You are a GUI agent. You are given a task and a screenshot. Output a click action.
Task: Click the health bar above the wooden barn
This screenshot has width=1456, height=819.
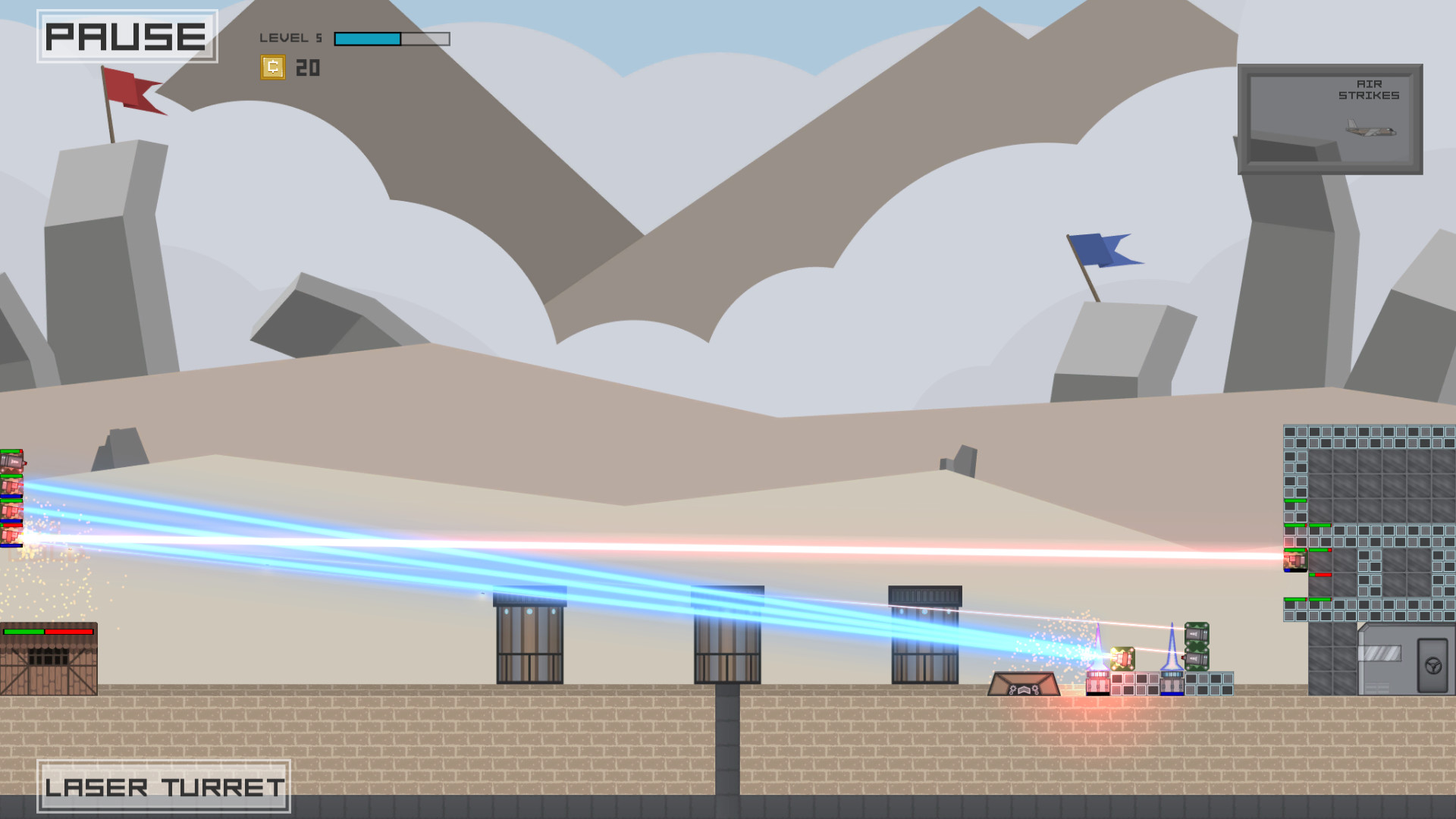tap(49, 631)
